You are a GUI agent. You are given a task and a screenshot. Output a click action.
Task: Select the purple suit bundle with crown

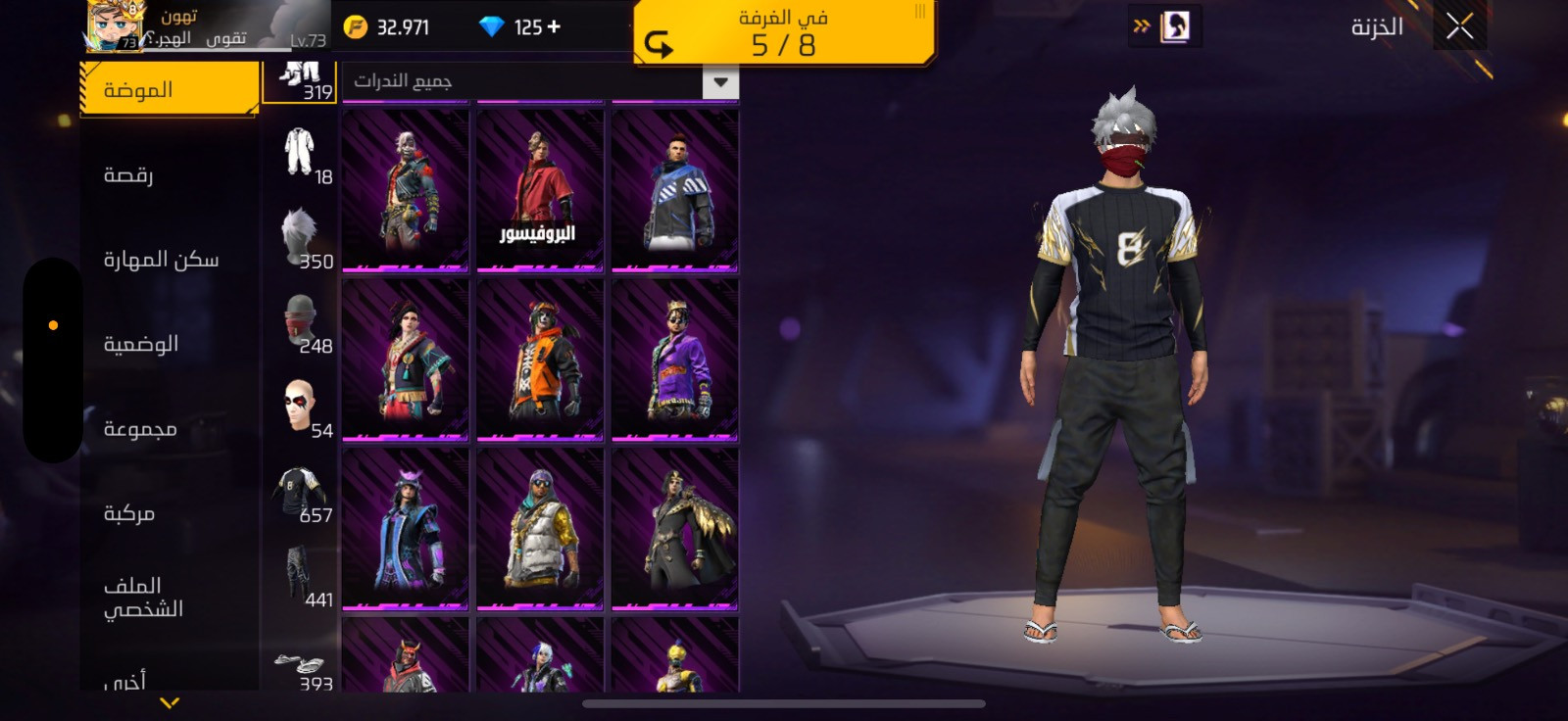[x=674, y=360]
